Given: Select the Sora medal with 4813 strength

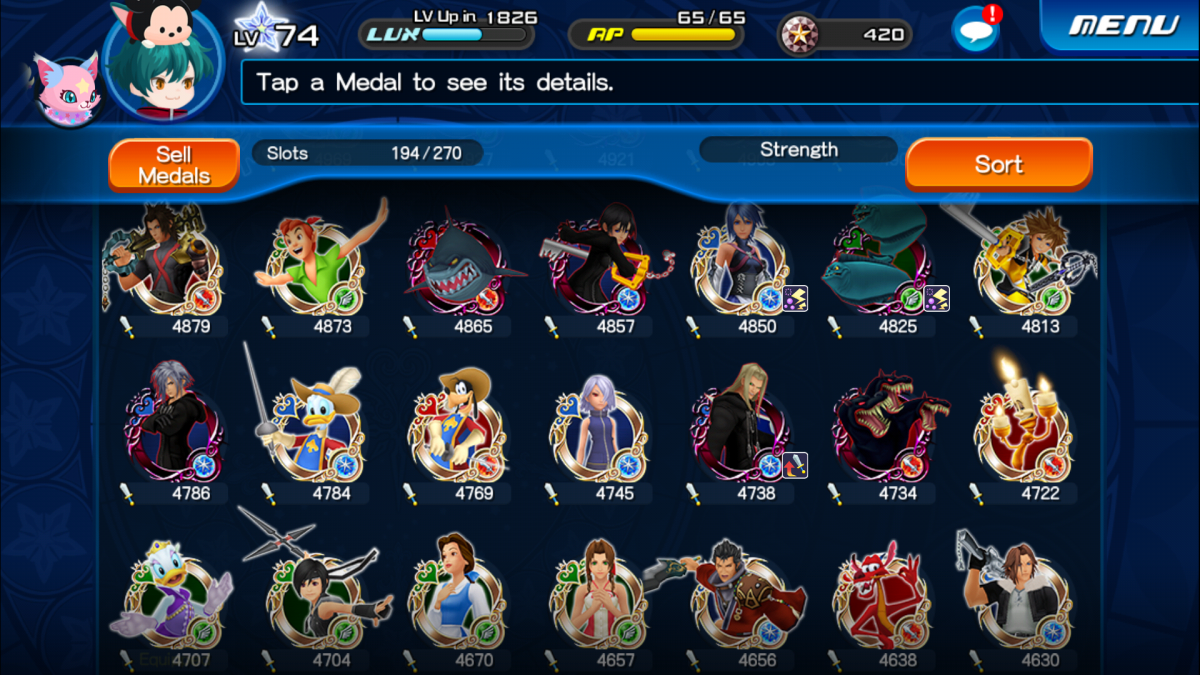Looking at the screenshot, I should (x=1025, y=265).
